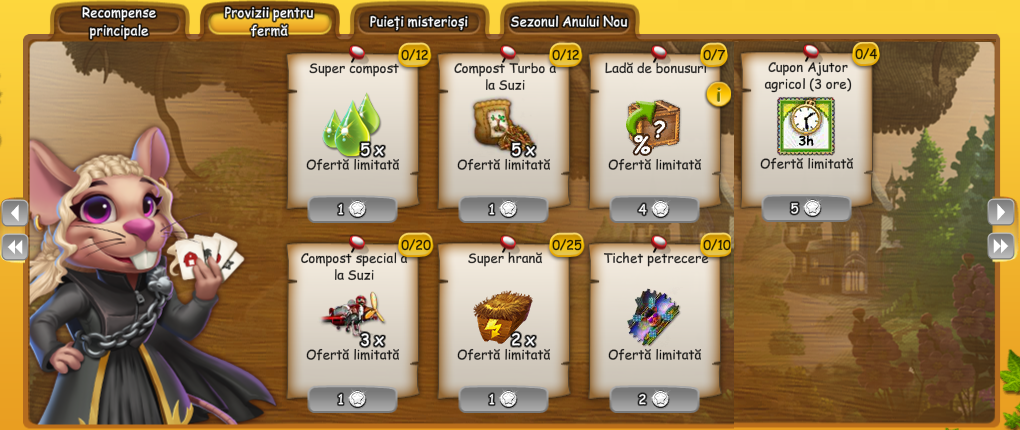Jump to first page with double left arrow
This screenshot has height=430, width=1020.
point(15,246)
